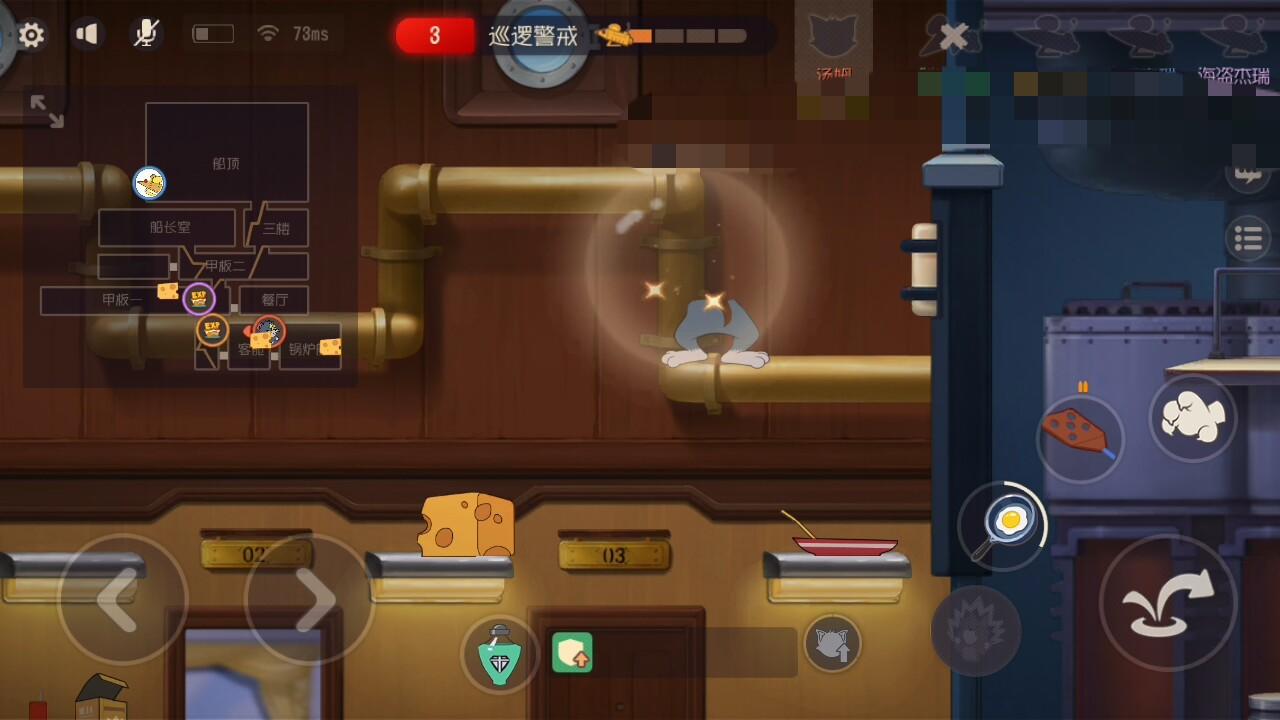The height and width of the screenshot is (720, 1280).
Task: Tap the red counter showing 3
Action: [x=435, y=33]
